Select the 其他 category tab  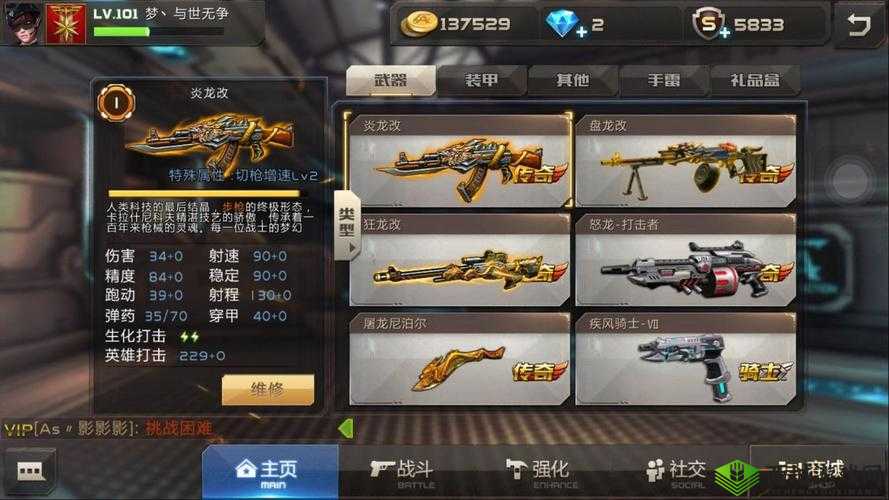tap(572, 80)
